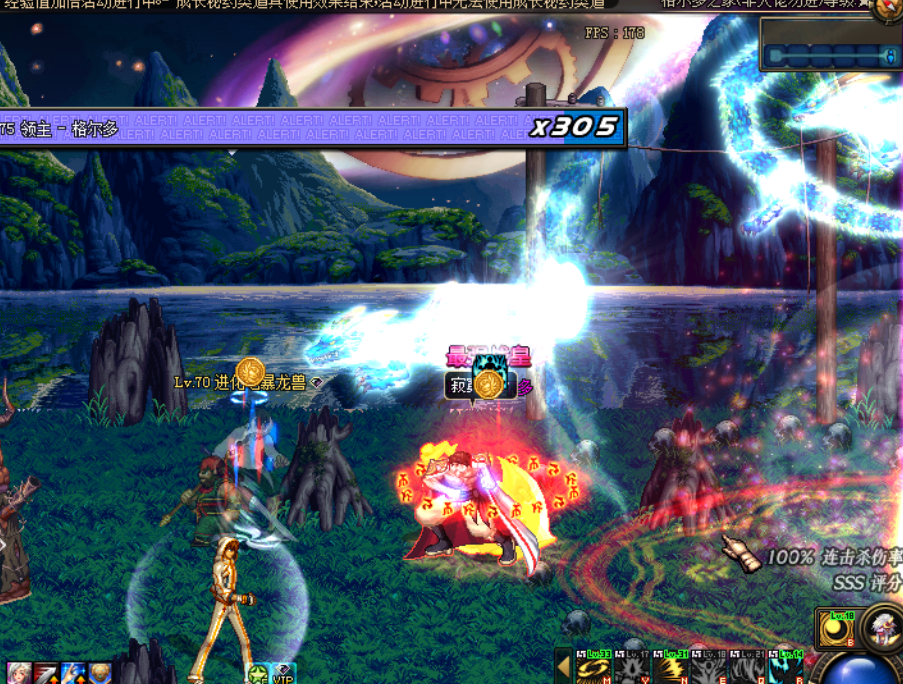Open the VIP diamond icon
Viewport: 903px width, 684px height.
284,673
